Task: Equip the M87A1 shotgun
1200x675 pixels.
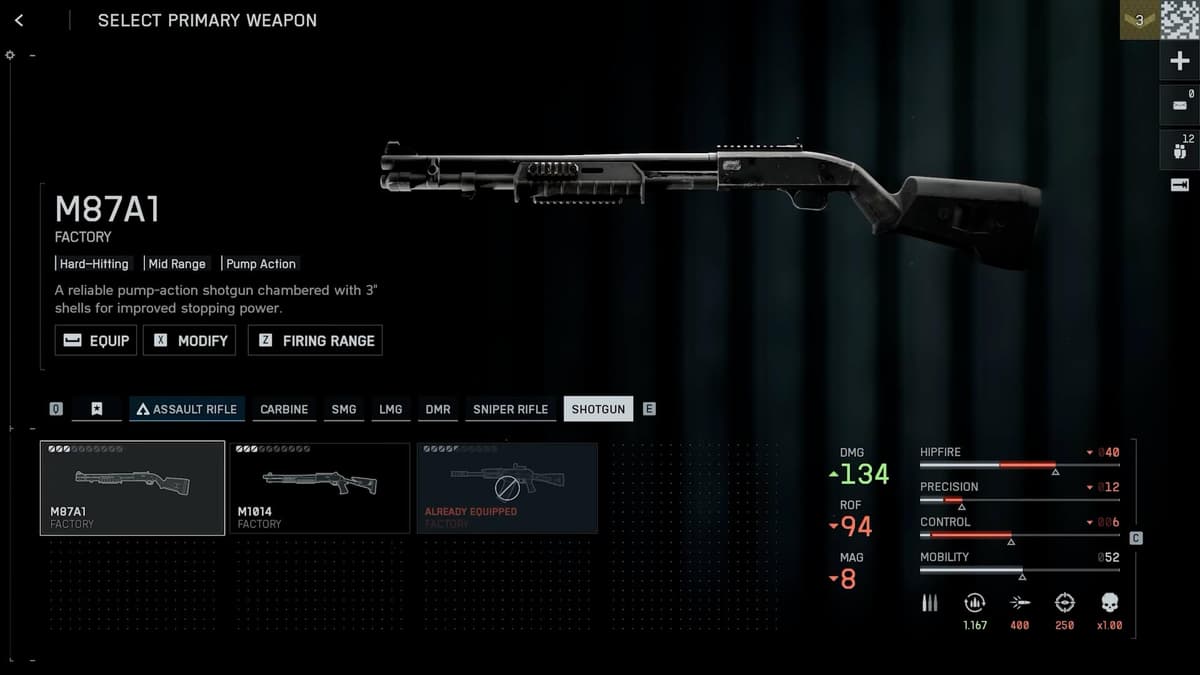Action: pos(96,340)
